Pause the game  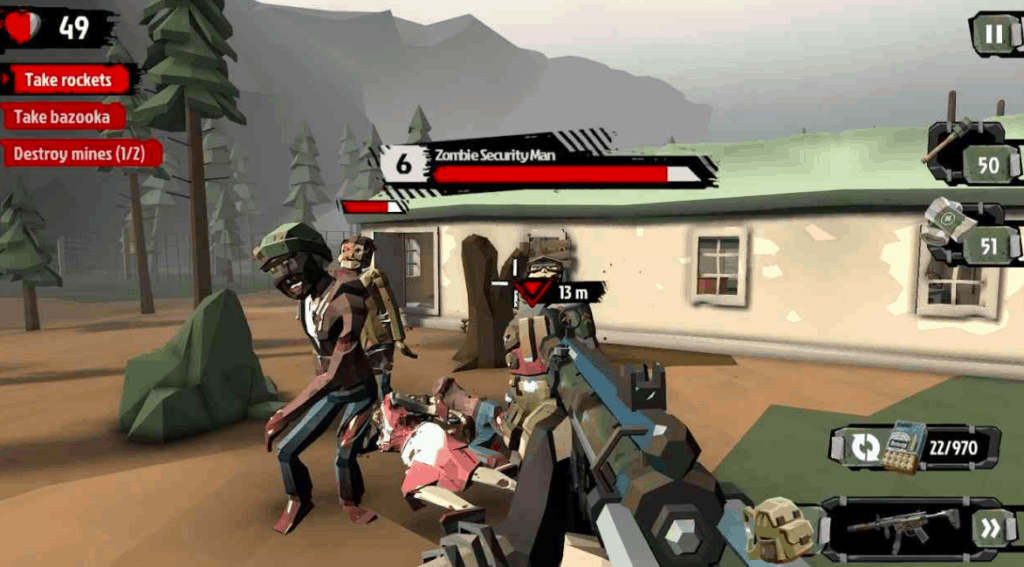coord(994,34)
